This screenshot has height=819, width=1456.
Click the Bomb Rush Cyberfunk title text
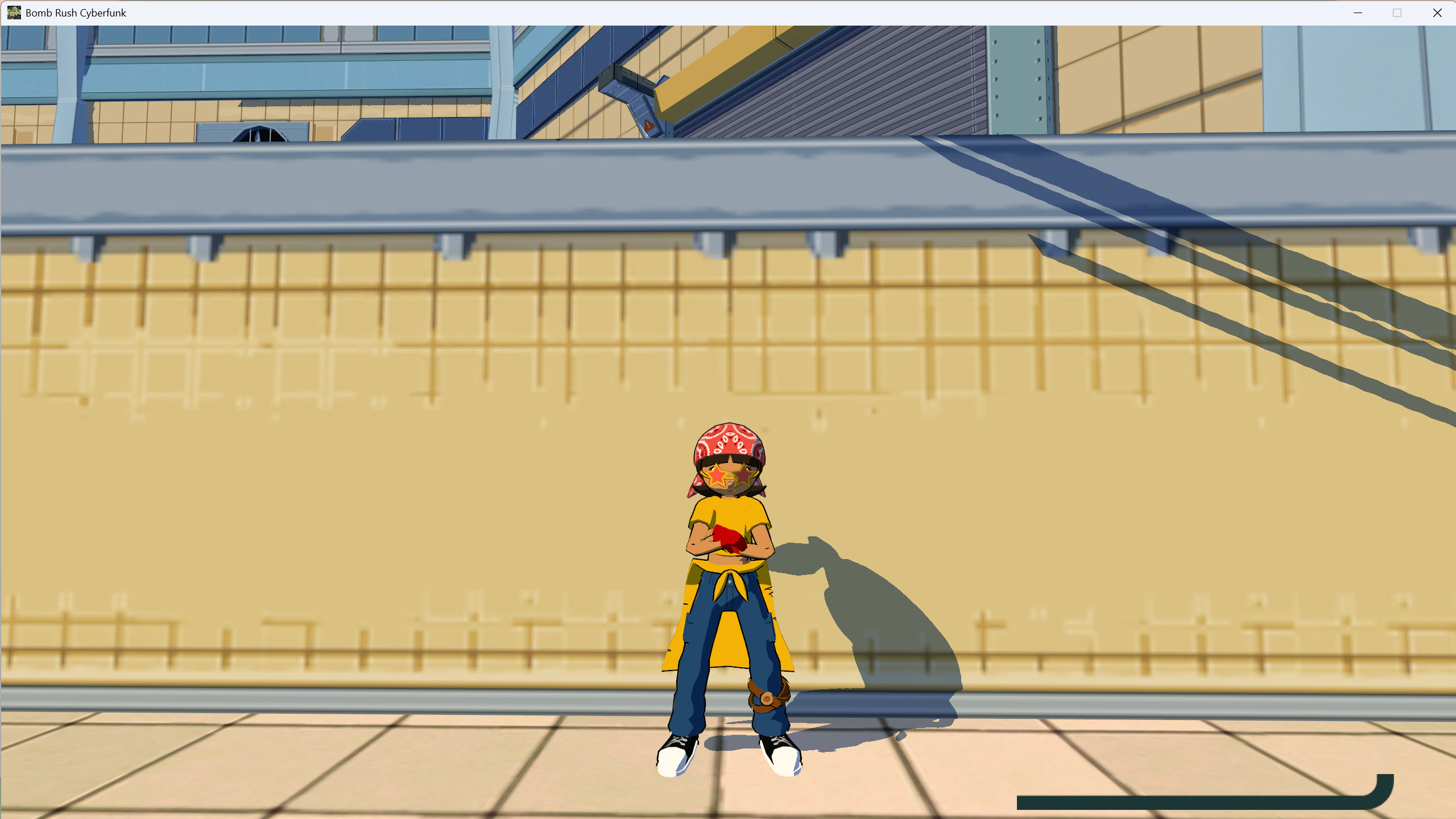click(x=76, y=13)
